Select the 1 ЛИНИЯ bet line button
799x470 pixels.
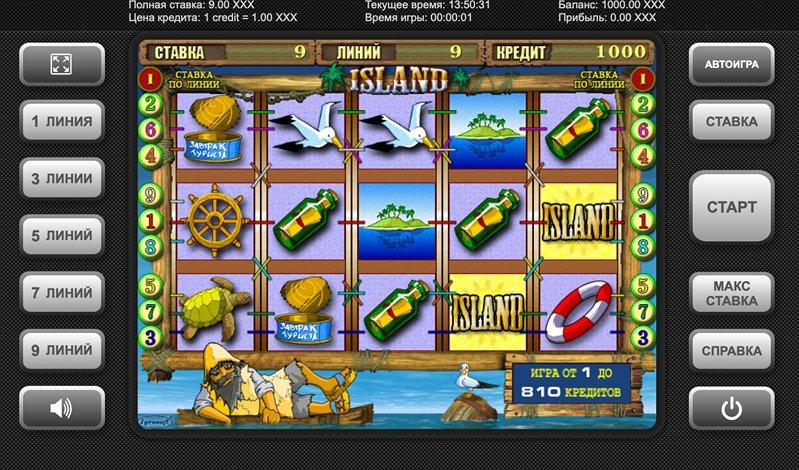click(x=61, y=122)
